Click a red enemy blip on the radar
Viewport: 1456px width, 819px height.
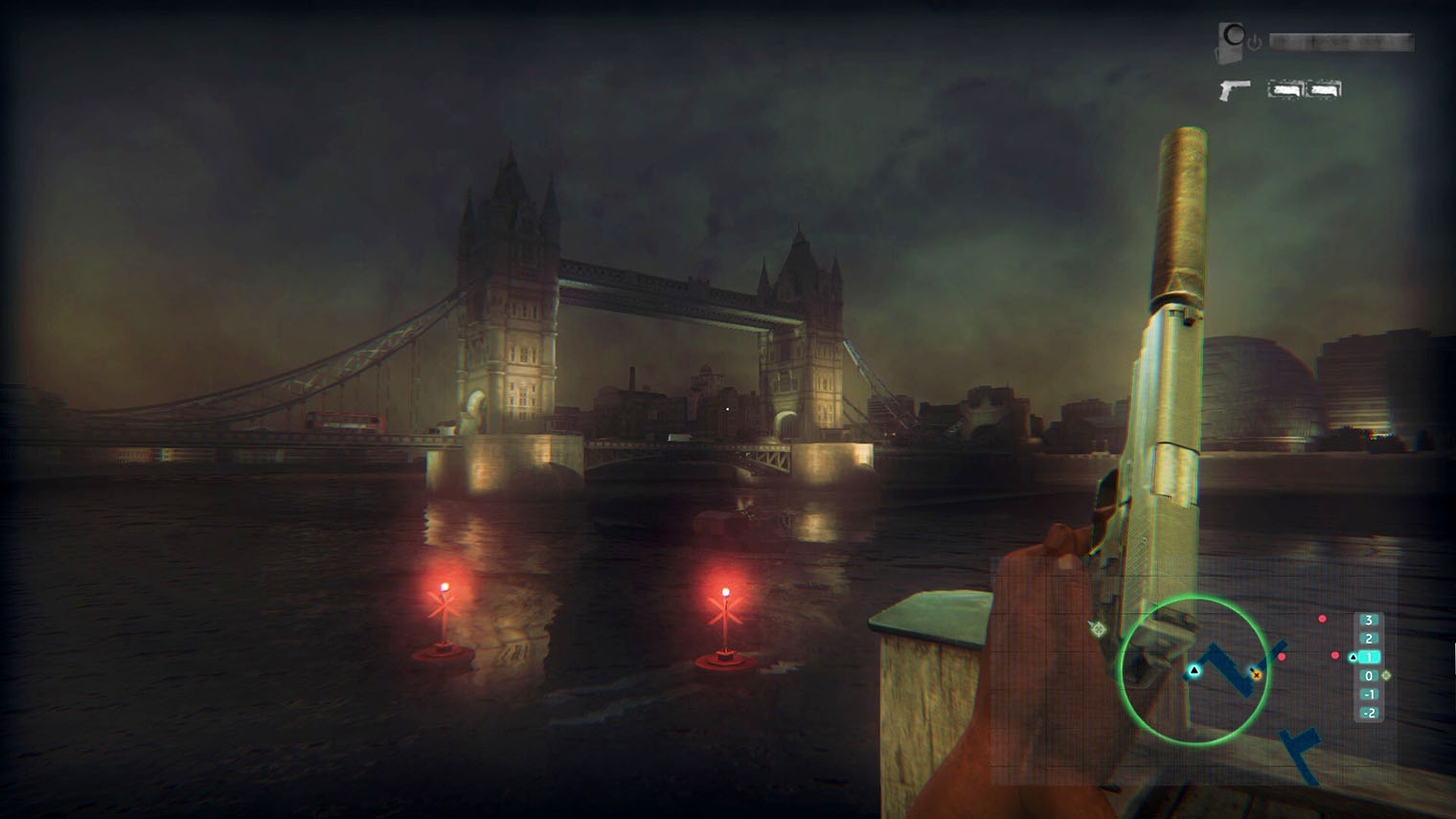[1322, 619]
